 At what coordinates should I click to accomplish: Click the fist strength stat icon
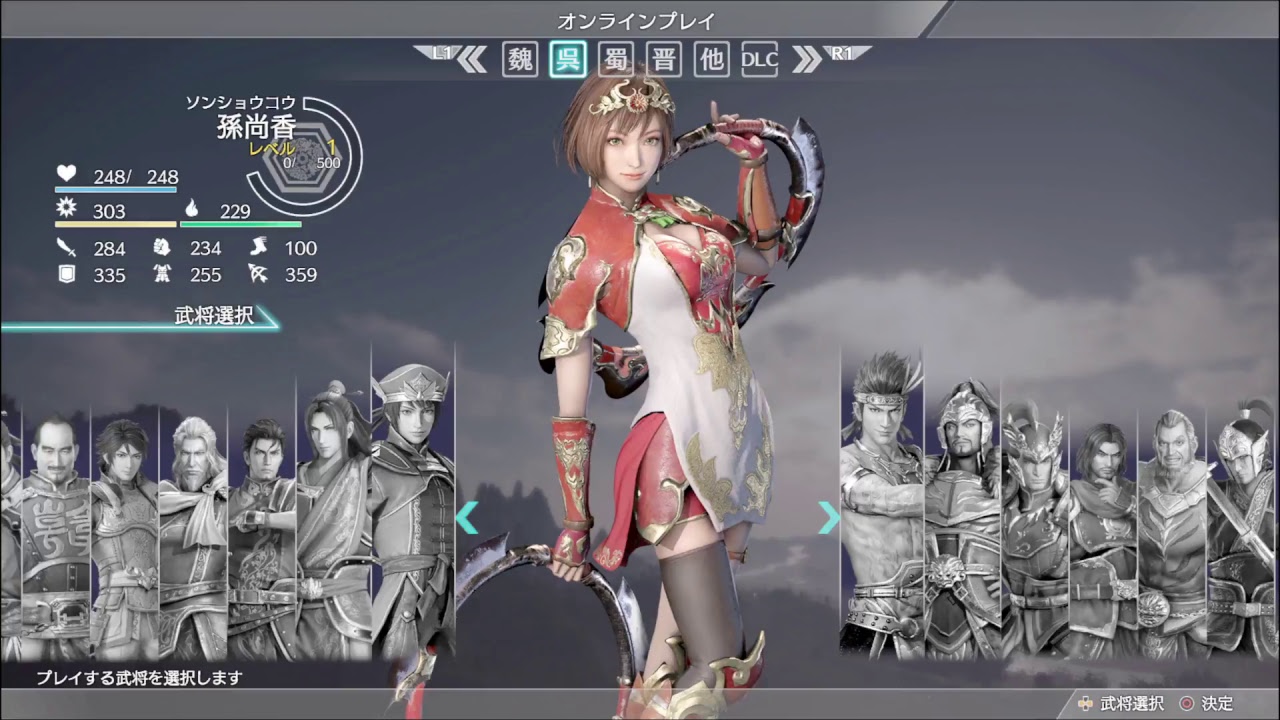pos(162,249)
